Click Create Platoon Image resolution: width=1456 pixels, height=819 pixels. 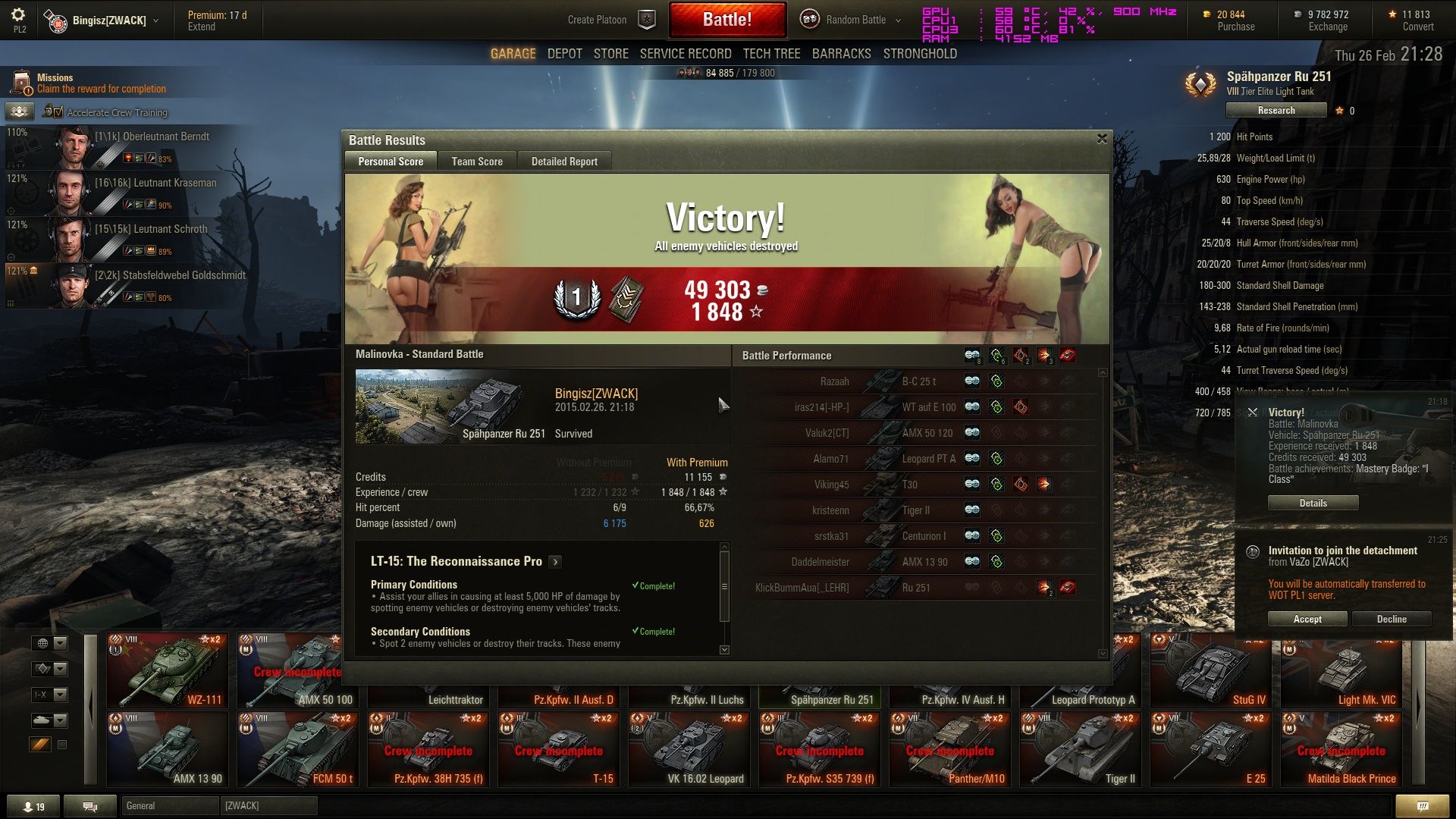click(597, 20)
